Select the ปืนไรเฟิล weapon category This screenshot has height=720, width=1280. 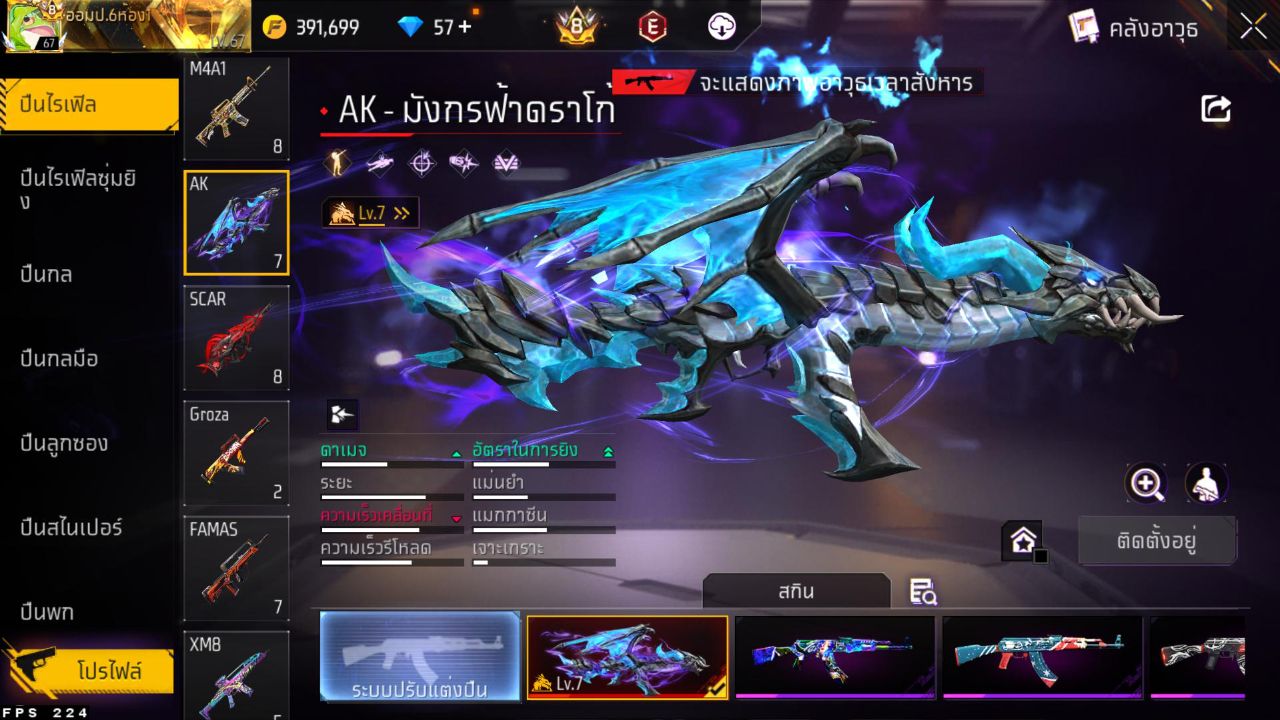point(90,105)
